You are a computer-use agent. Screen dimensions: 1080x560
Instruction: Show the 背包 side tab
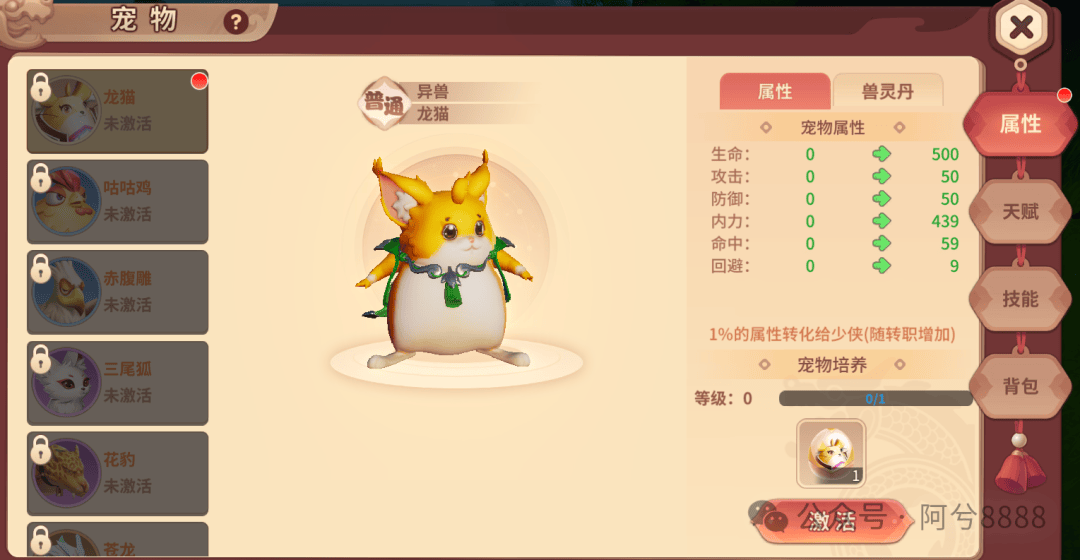1020,386
